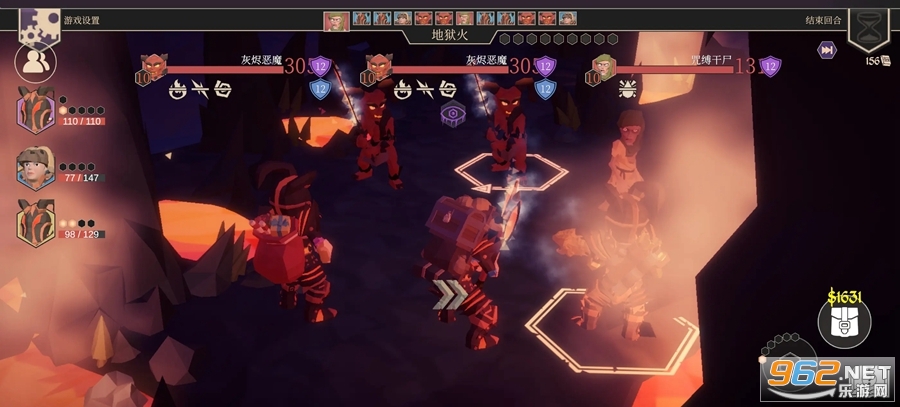Select the yellow-framed hero with 98/129 health
This screenshot has width=900, height=407.
pyautogui.click(x=36, y=223)
